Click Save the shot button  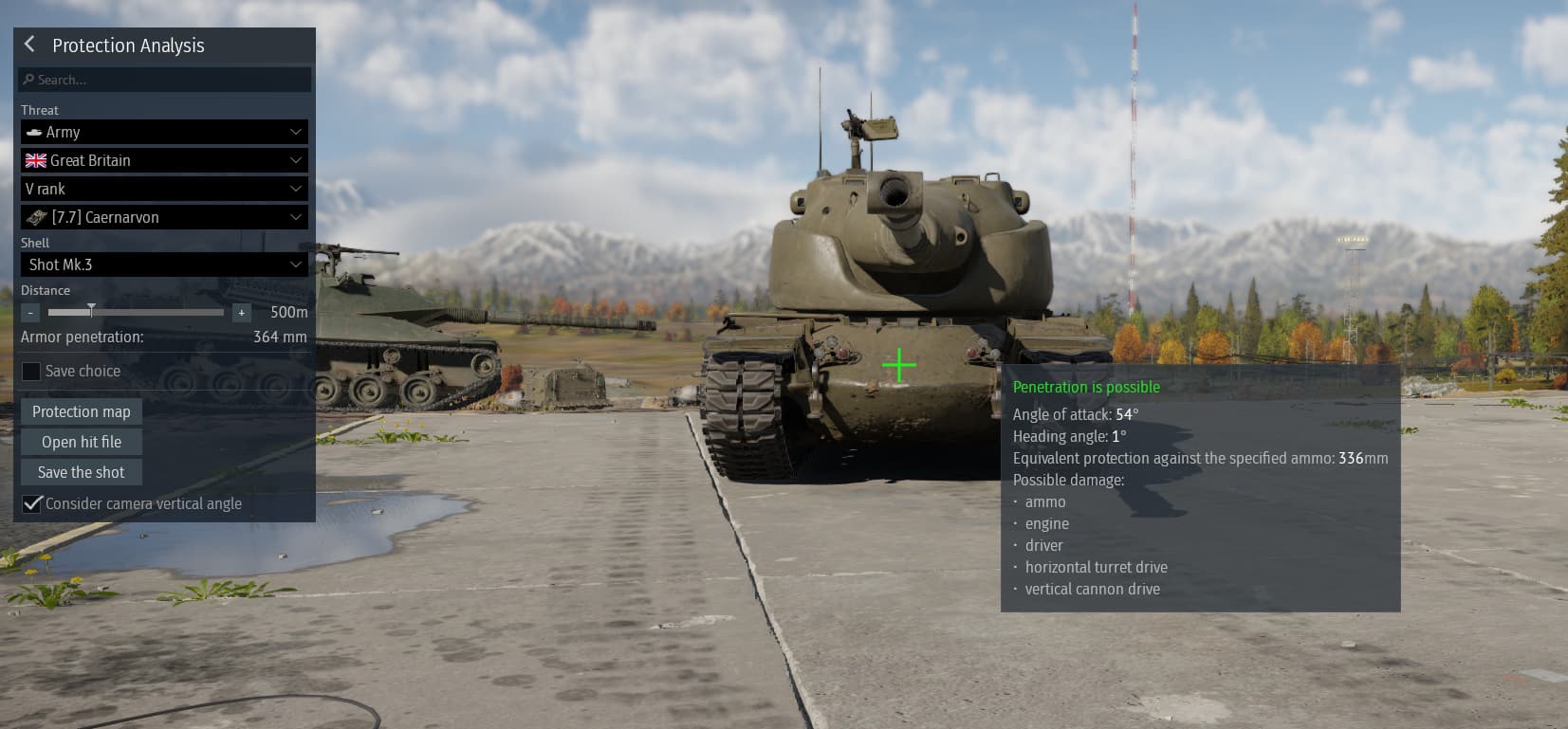(82, 472)
